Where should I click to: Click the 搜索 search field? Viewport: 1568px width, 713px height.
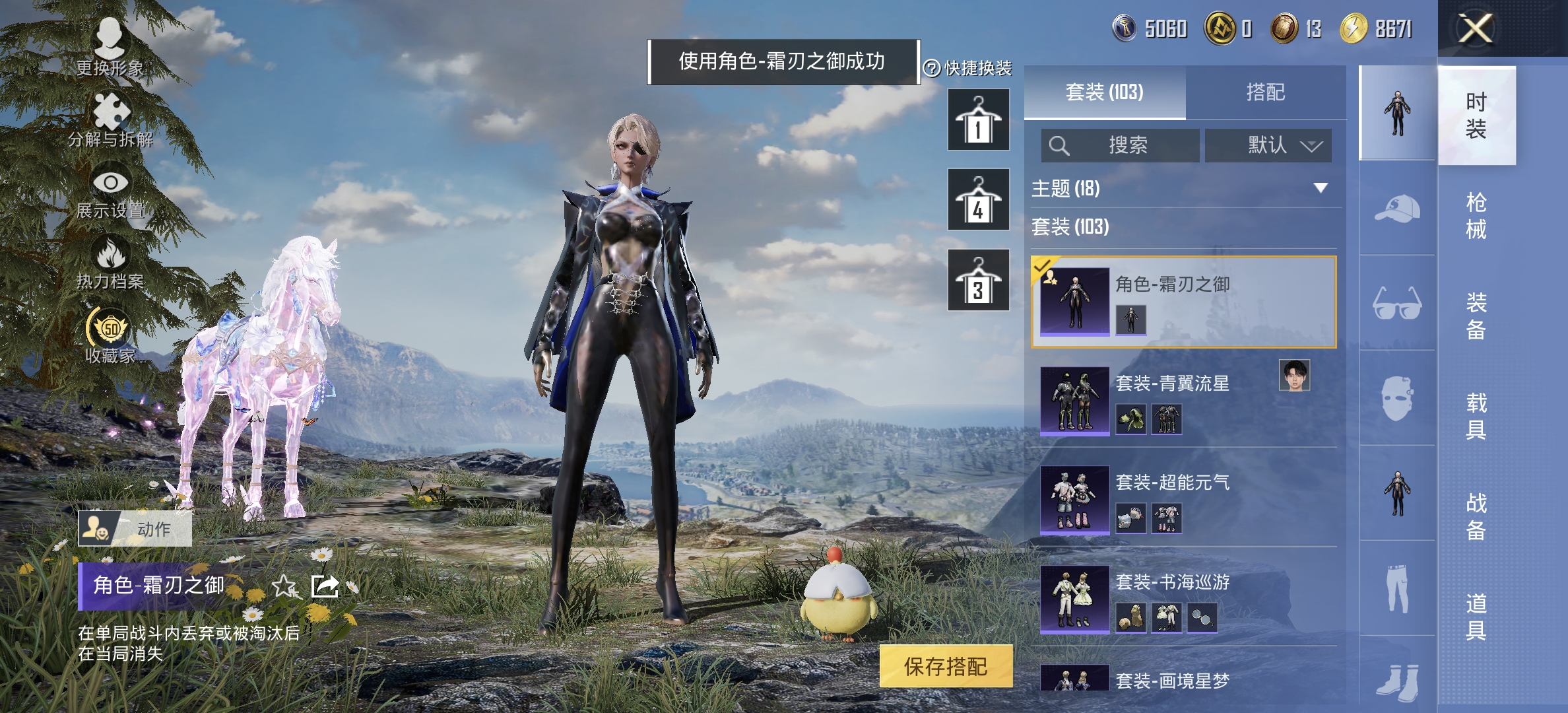(x=1122, y=146)
